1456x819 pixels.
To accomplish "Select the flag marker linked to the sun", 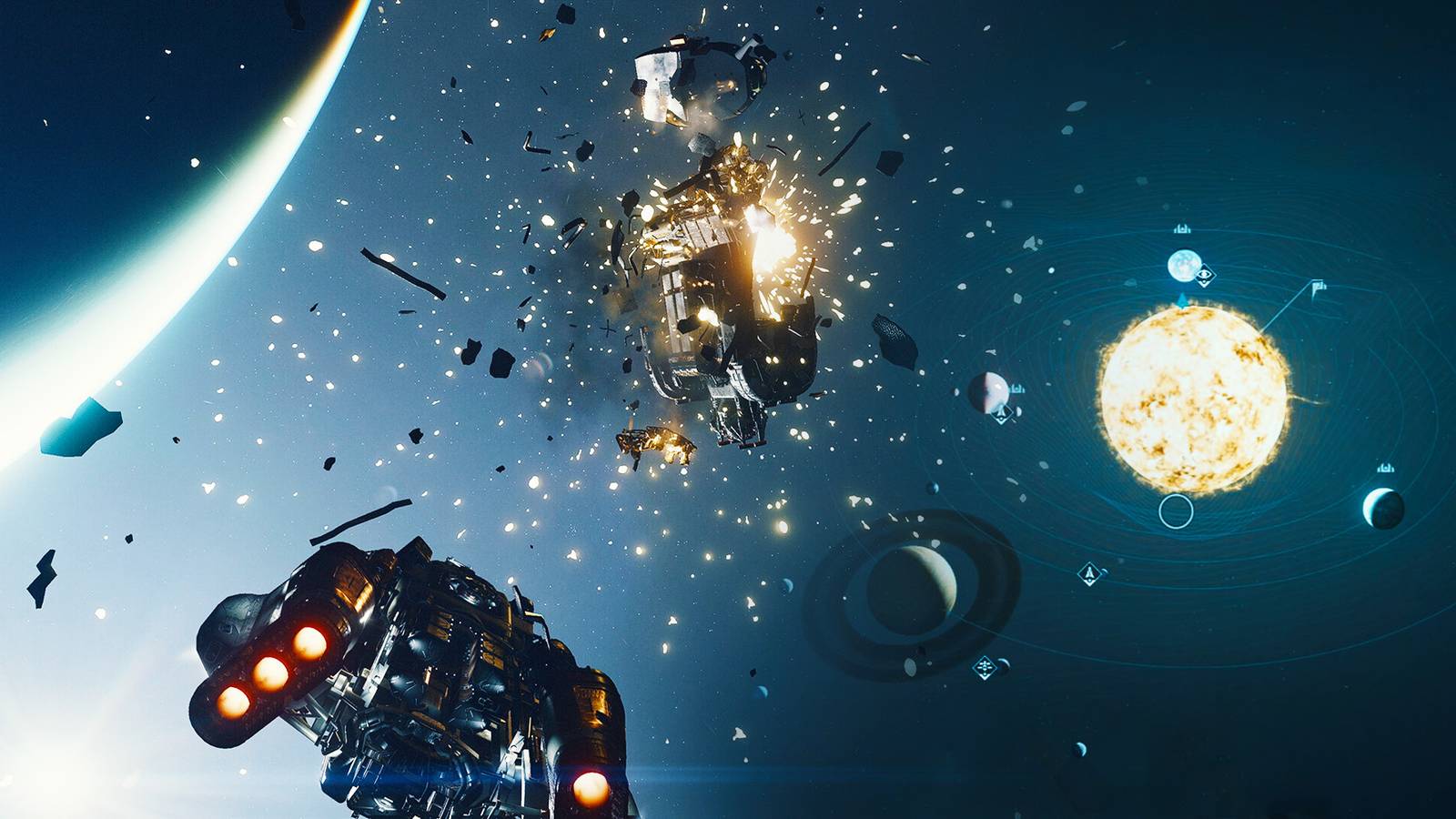I will click(x=1319, y=285).
